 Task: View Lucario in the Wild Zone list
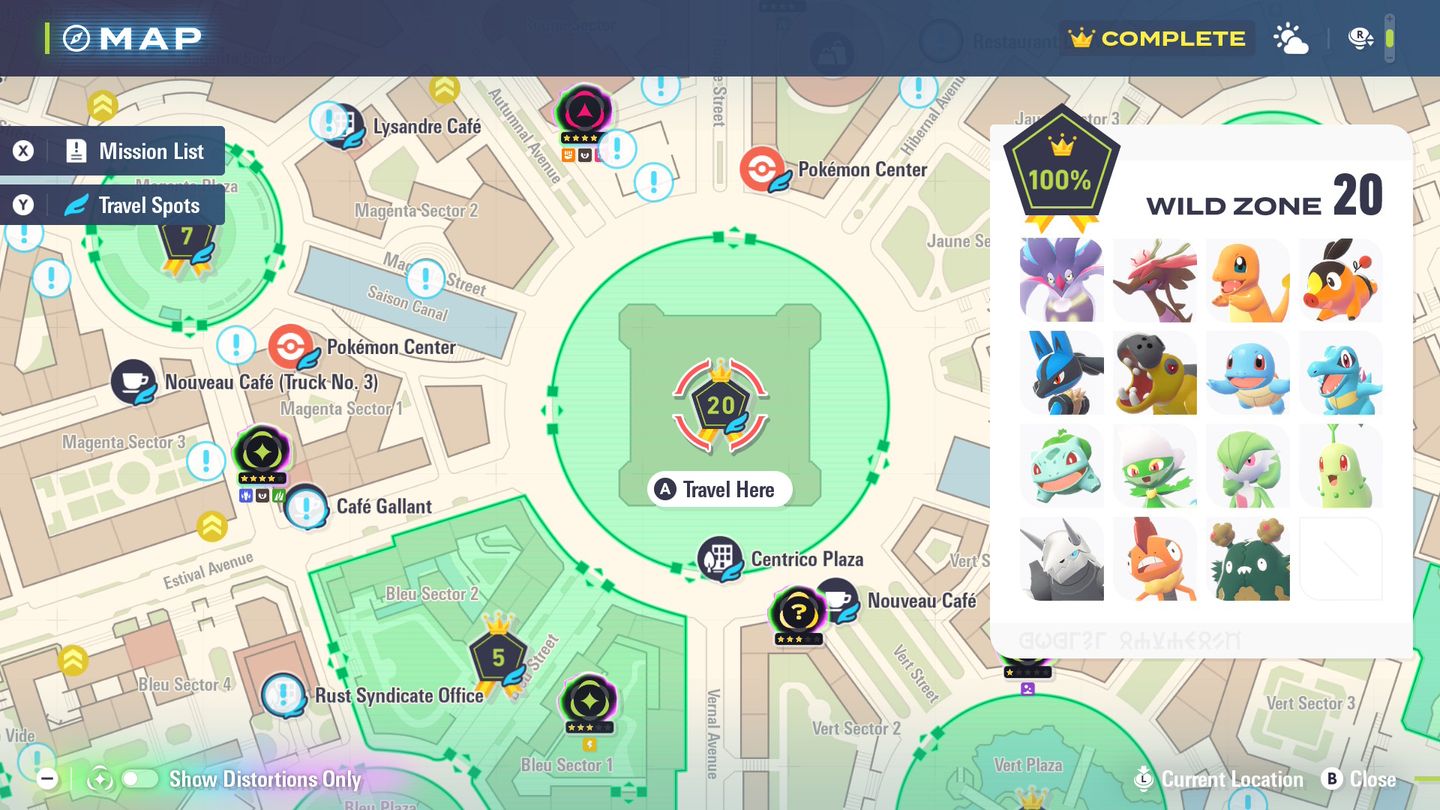[1061, 373]
